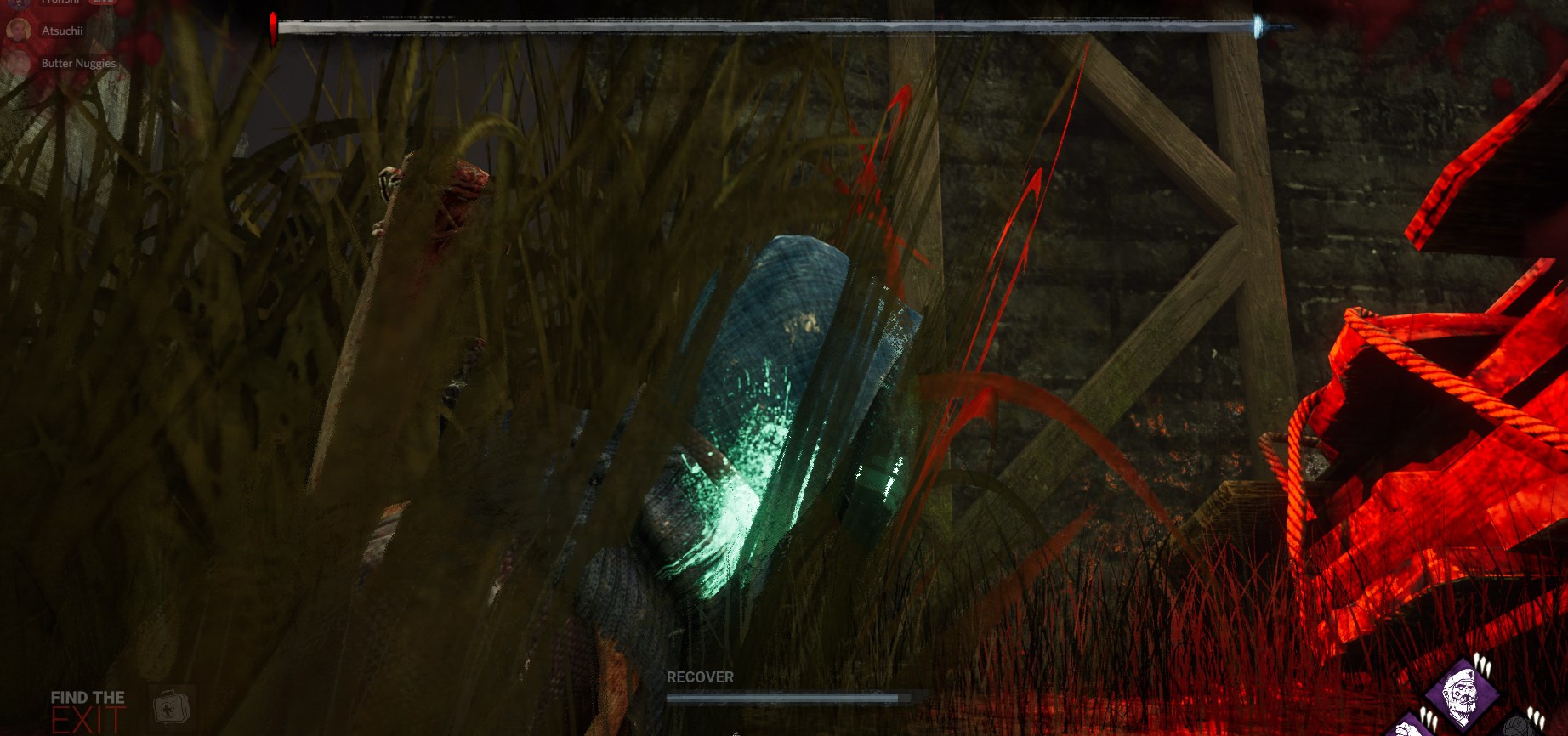The width and height of the screenshot is (1568, 736).
Task: Click the RECOVER action prompt
Action: point(699,677)
